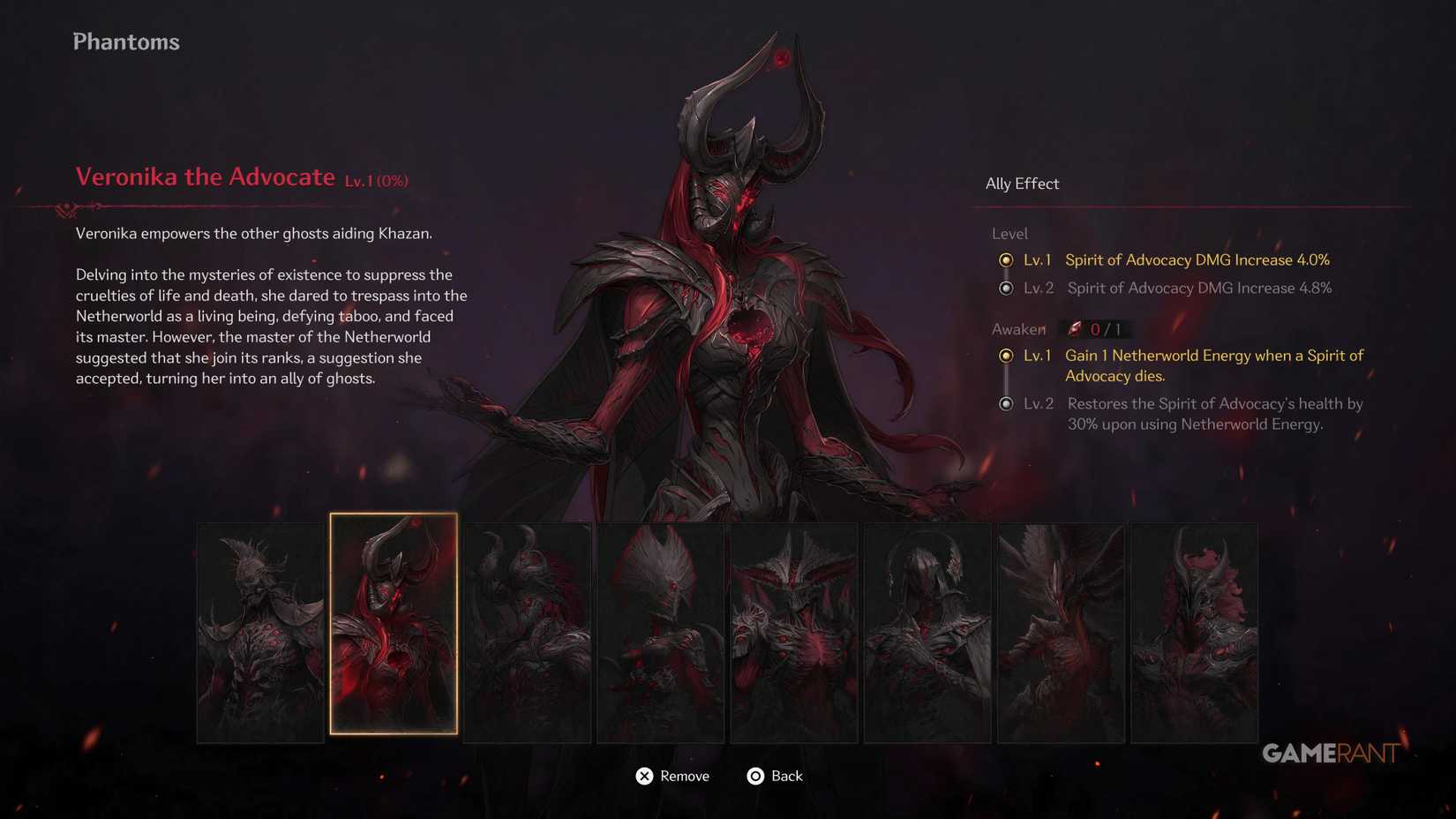Click the GameRant logo
This screenshot has height=819, width=1456.
point(1329,754)
